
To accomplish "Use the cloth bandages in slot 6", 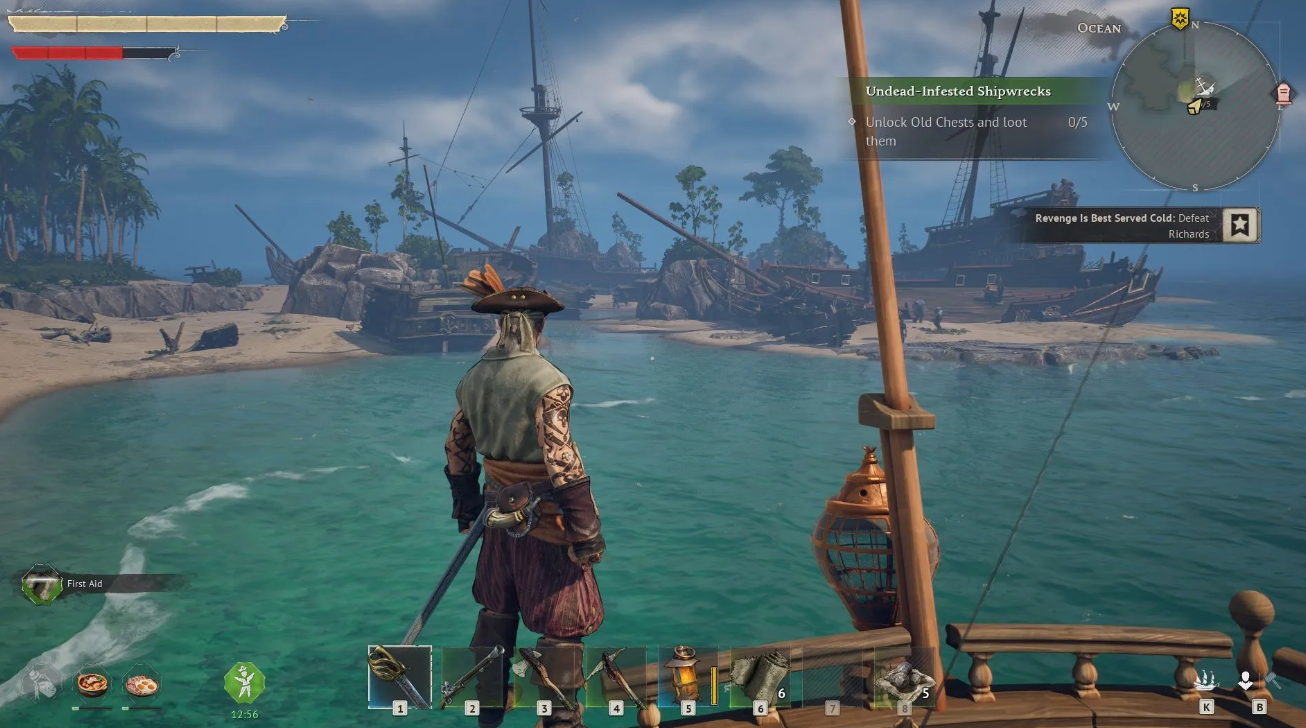I will pyautogui.click(x=759, y=675).
